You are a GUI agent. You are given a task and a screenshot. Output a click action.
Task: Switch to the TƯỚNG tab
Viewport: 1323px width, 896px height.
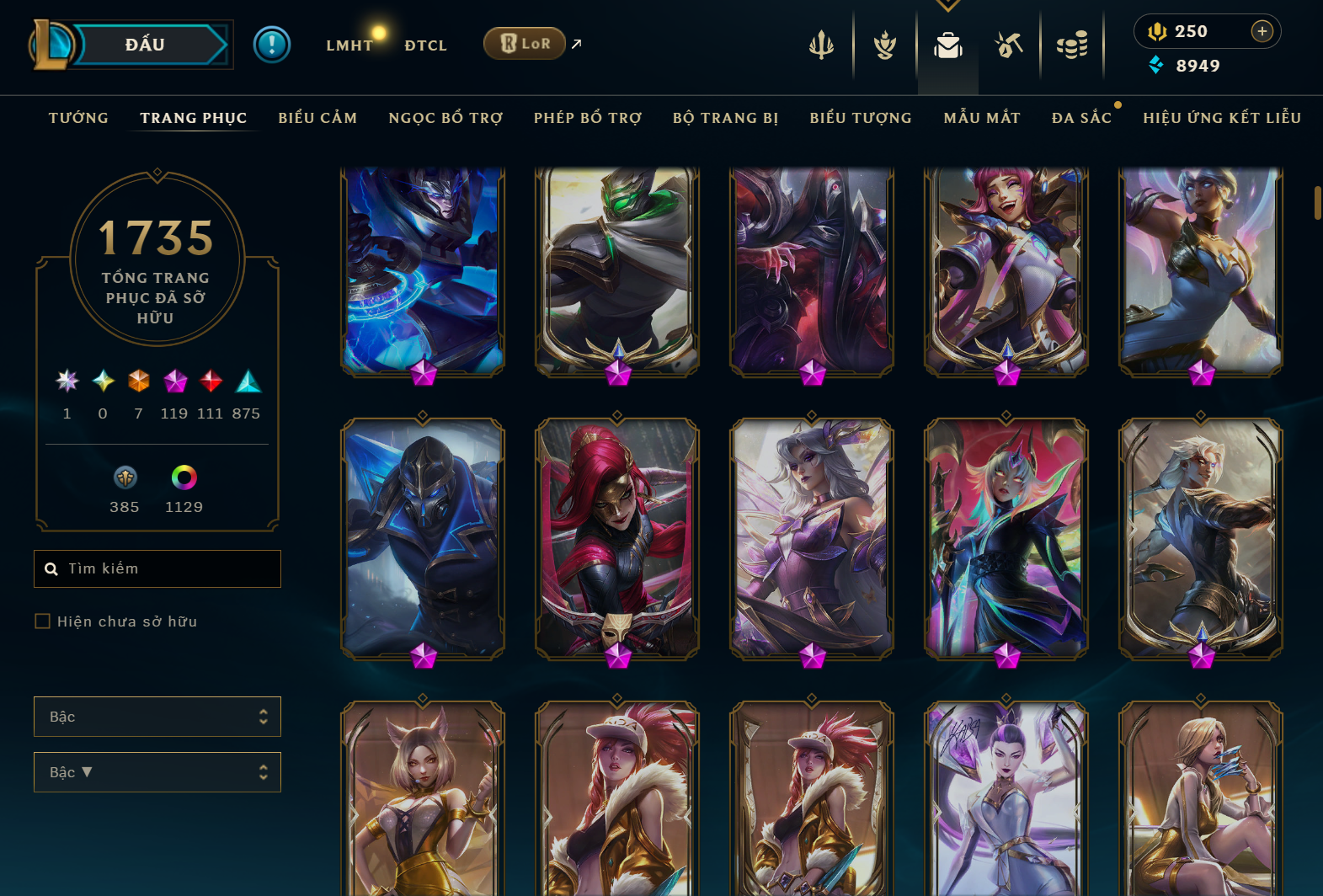tap(77, 118)
